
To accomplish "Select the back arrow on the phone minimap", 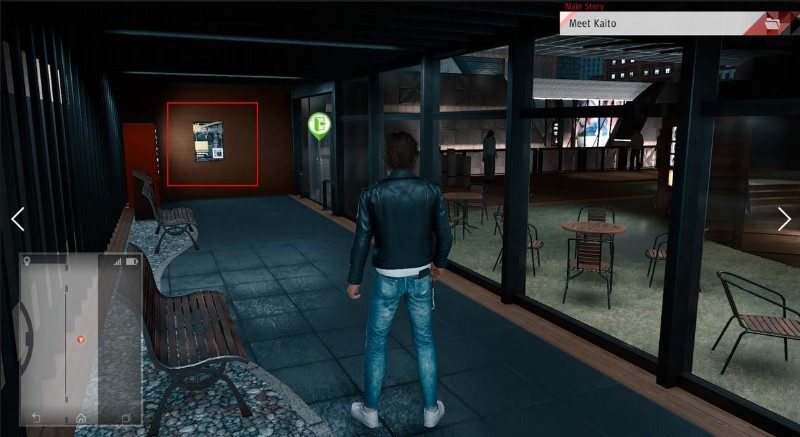I will point(36,417).
